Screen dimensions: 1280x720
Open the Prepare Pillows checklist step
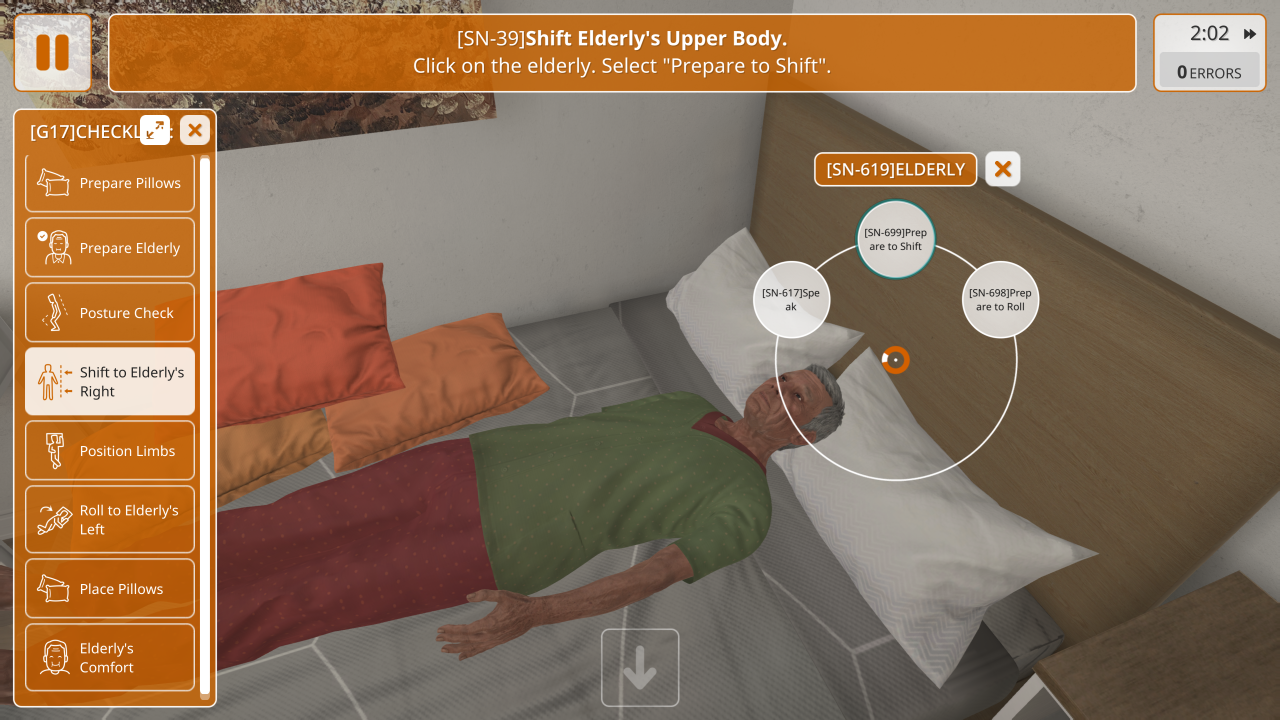(x=110, y=183)
